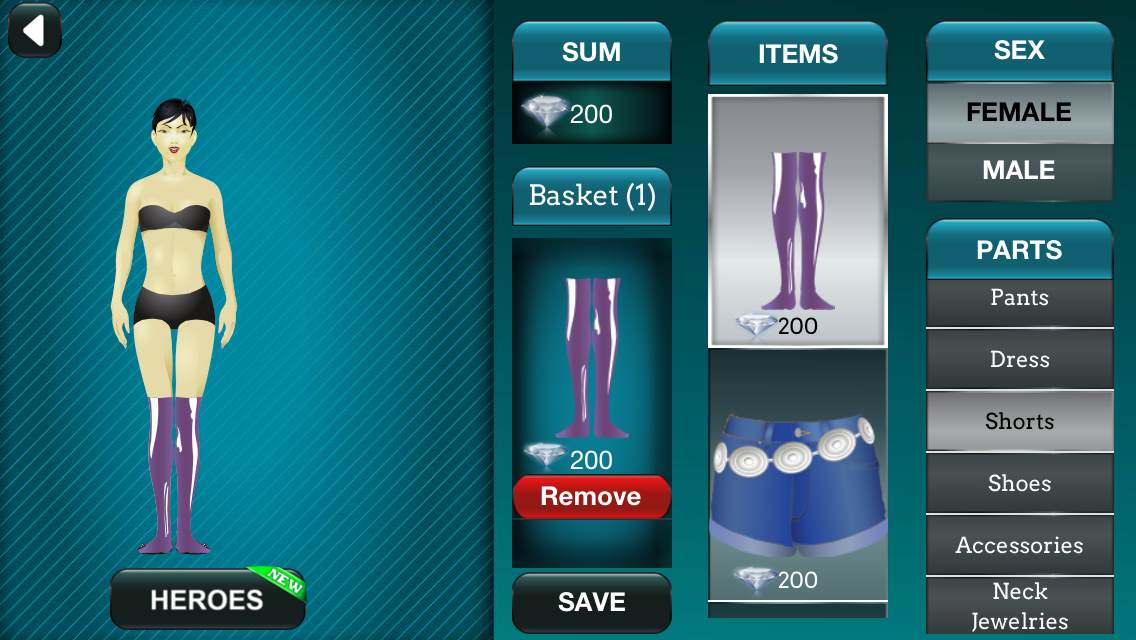Select the Shorts category
This screenshot has height=640, width=1136.
click(x=1019, y=422)
